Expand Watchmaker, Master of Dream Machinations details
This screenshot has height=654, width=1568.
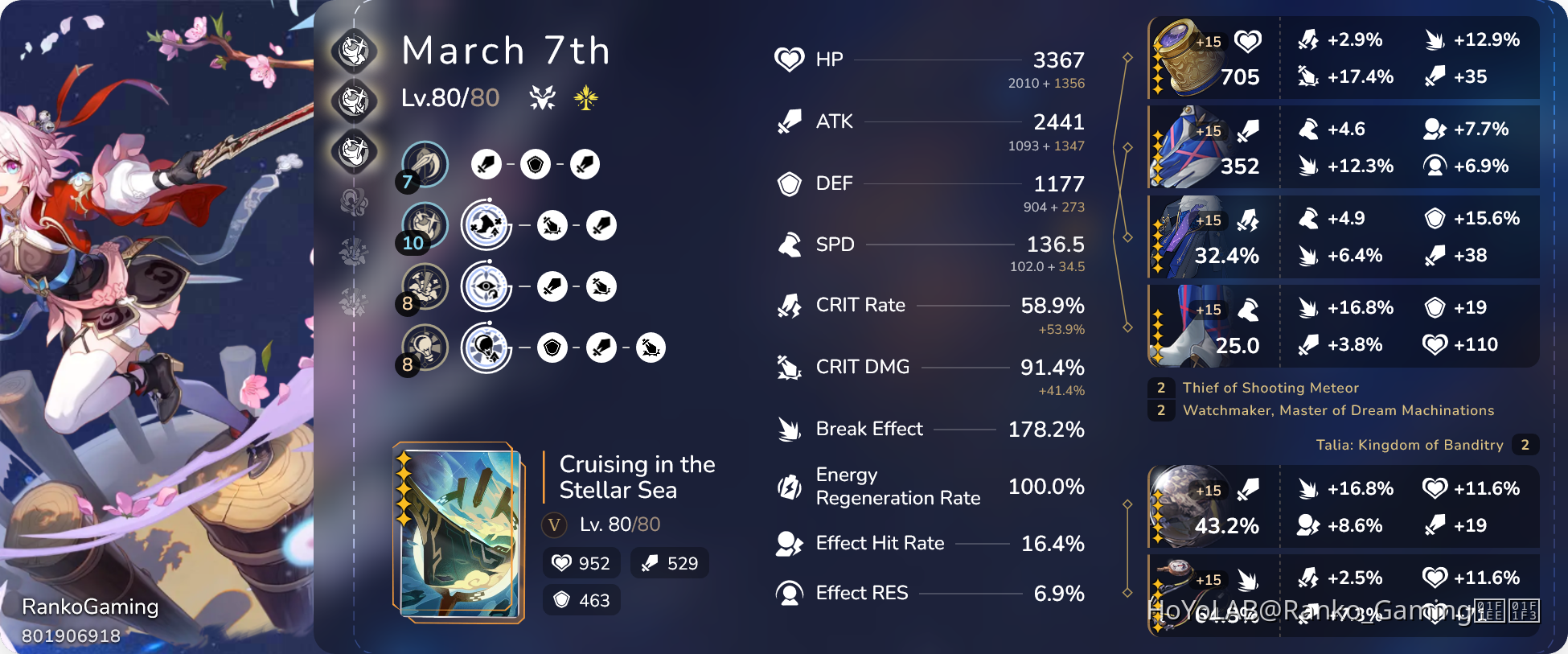tap(1339, 410)
